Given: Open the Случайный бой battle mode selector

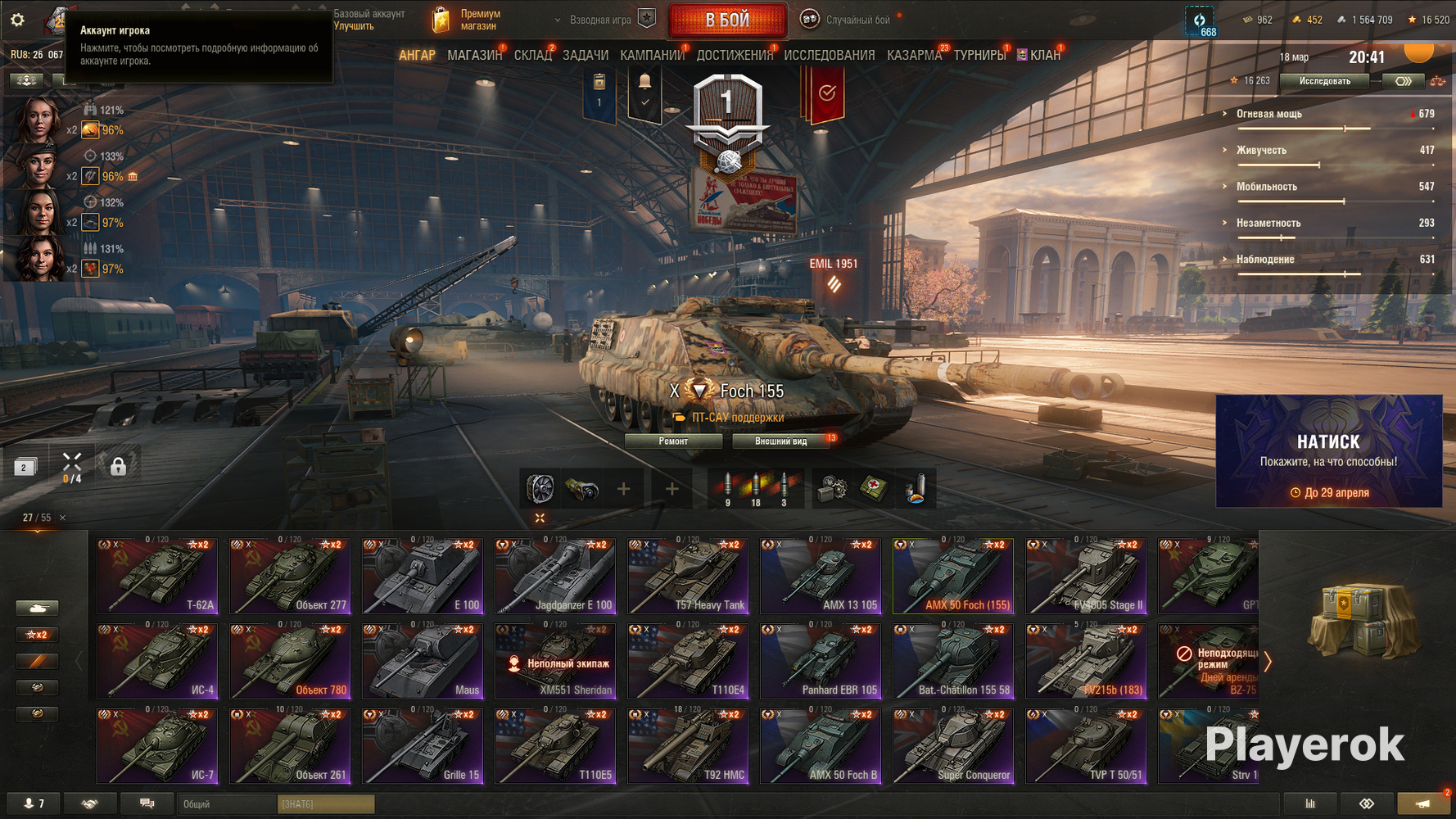Looking at the screenshot, I should click(857, 20).
